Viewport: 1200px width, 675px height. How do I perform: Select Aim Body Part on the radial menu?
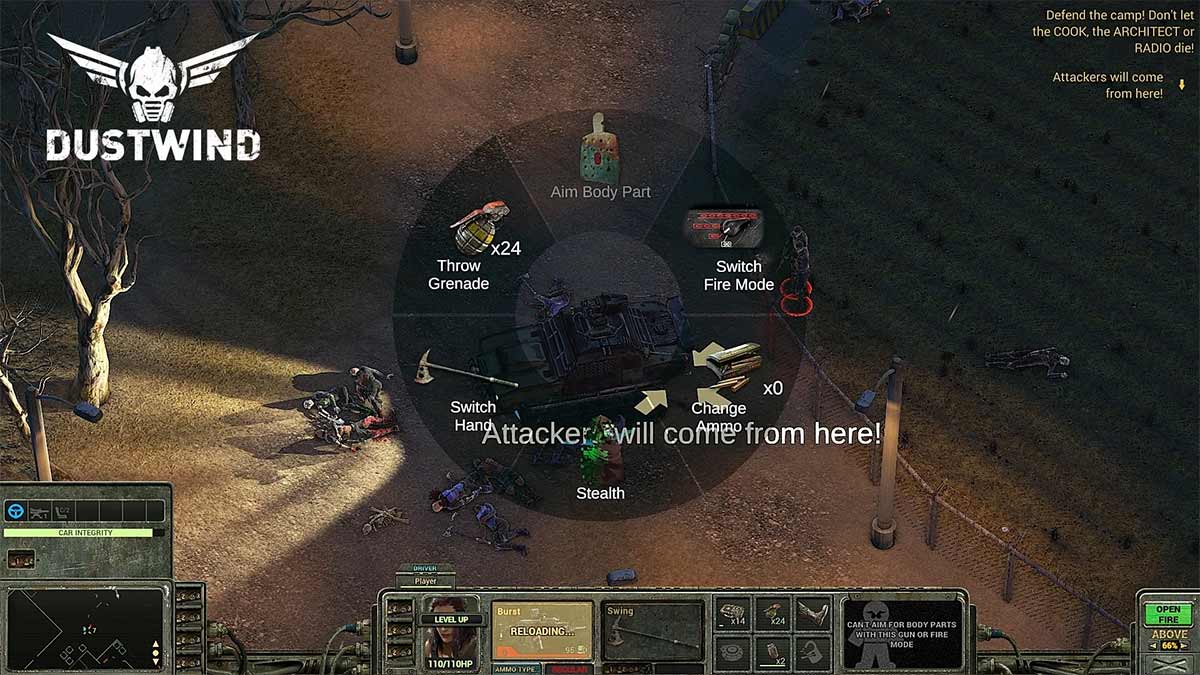click(x=600, y=165)
